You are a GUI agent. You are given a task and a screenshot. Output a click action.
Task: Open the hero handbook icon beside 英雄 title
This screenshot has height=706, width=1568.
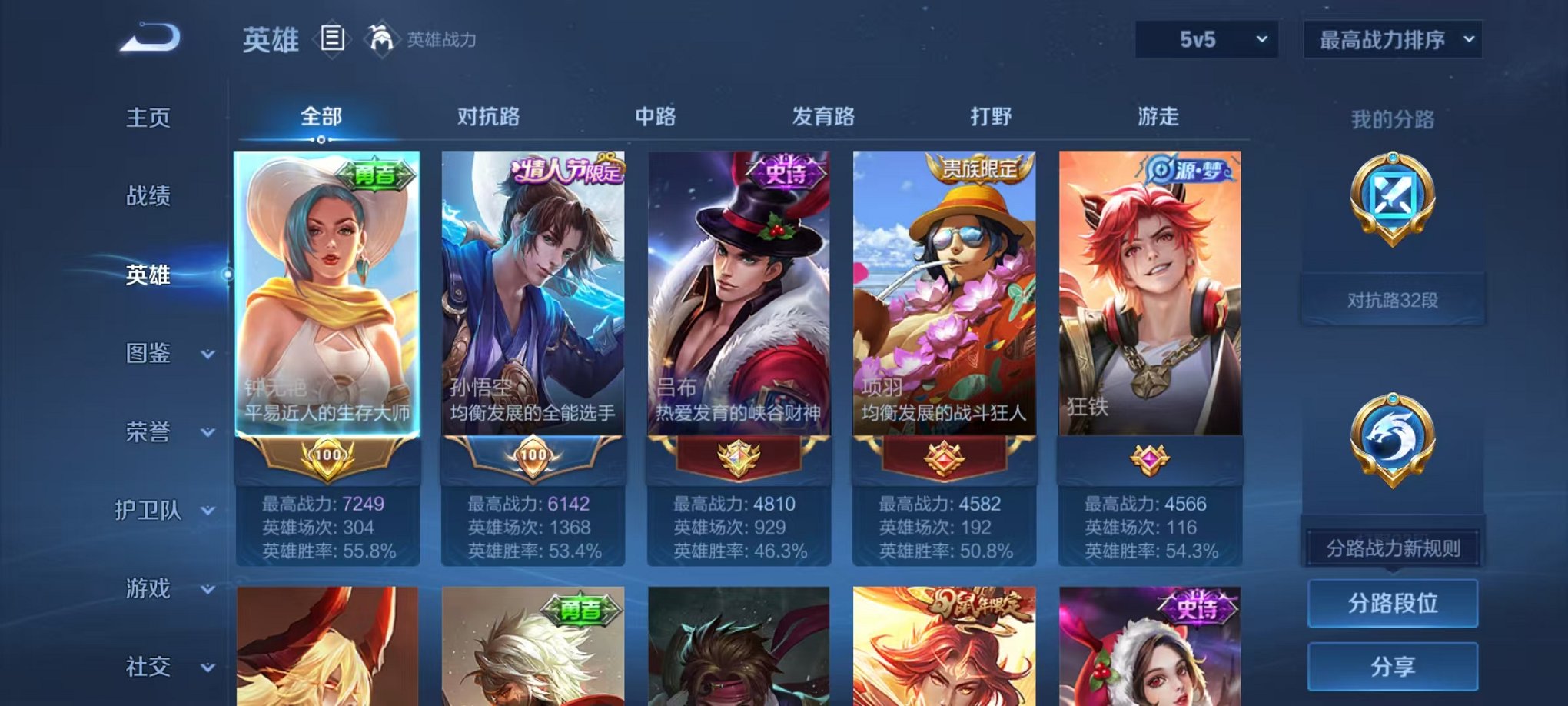click(x=331, y=39)
